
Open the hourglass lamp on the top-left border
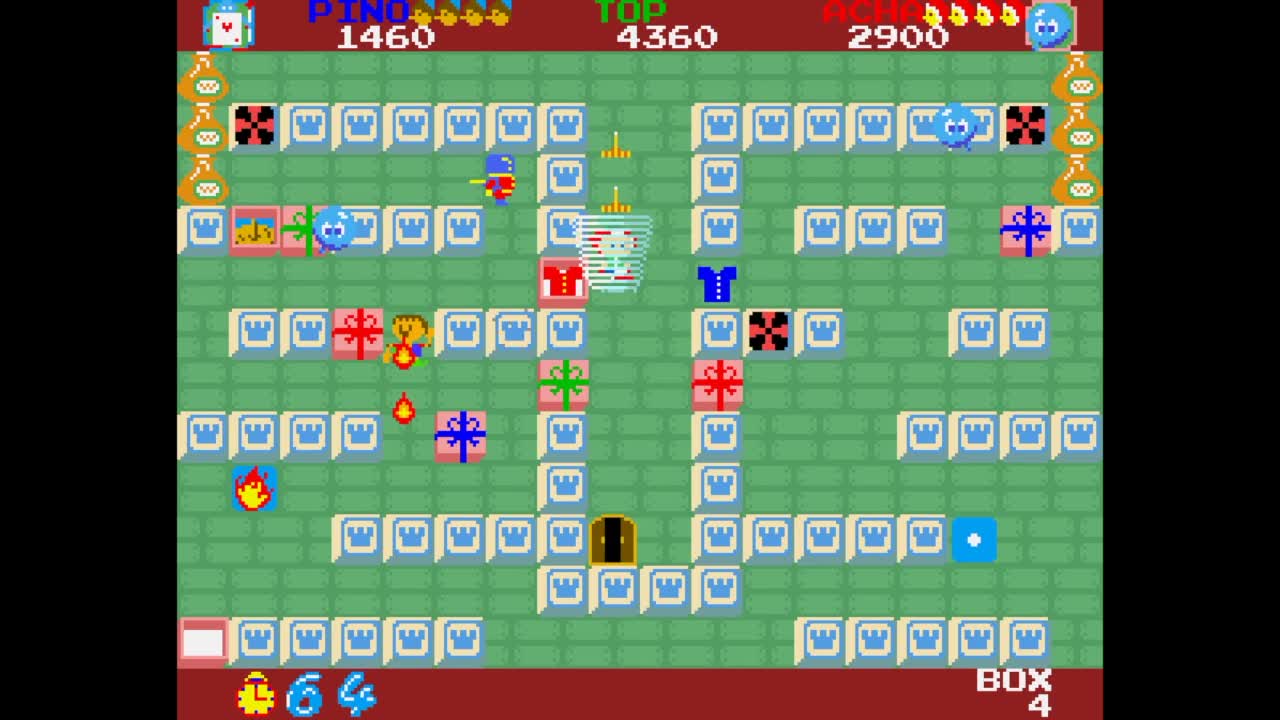tap(205, 85)
